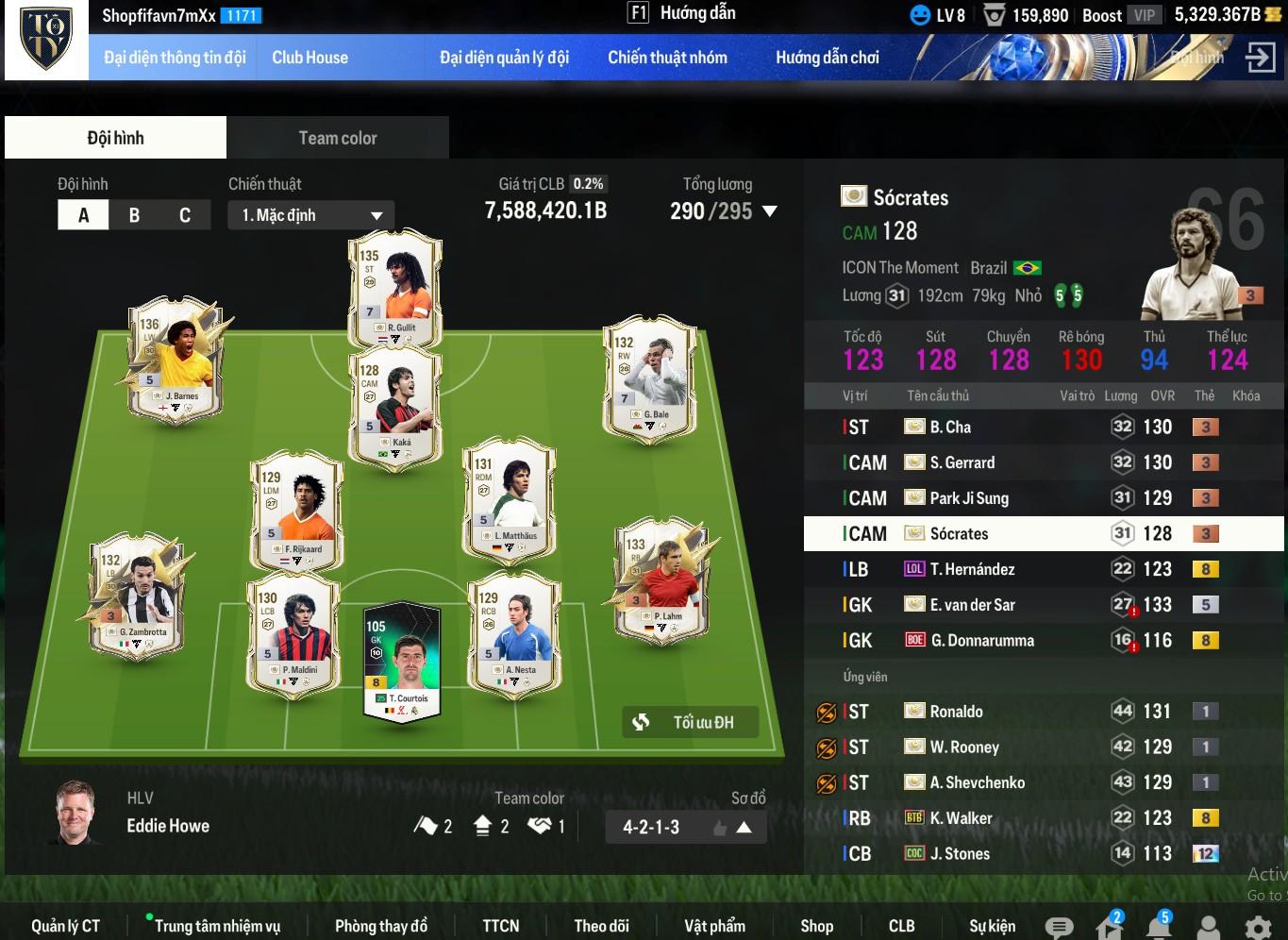The image size is (1288, 940).
Task: Select E. van der Sar row
Action: click(972, 605)
